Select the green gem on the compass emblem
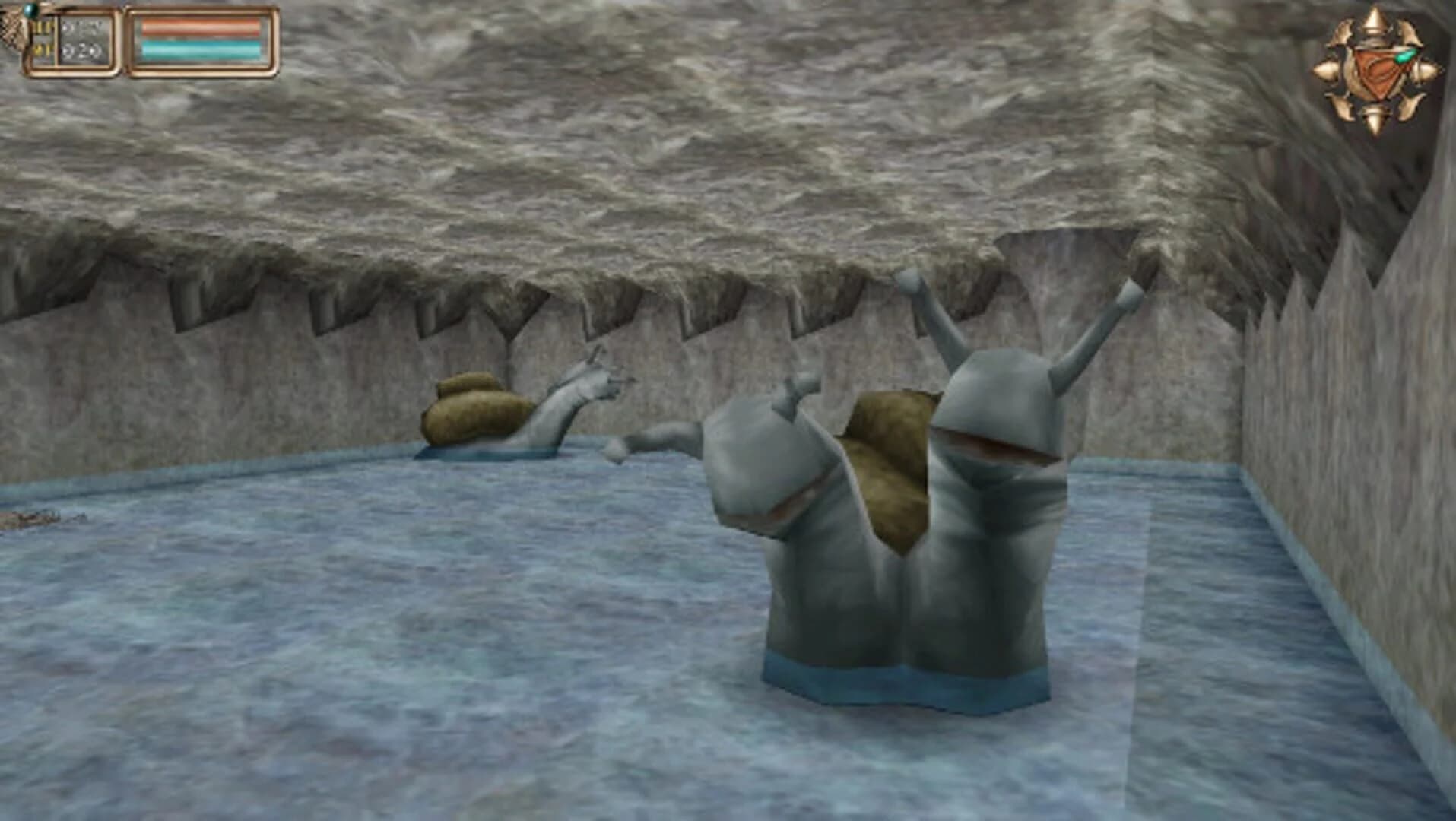 pos(1404,56)
